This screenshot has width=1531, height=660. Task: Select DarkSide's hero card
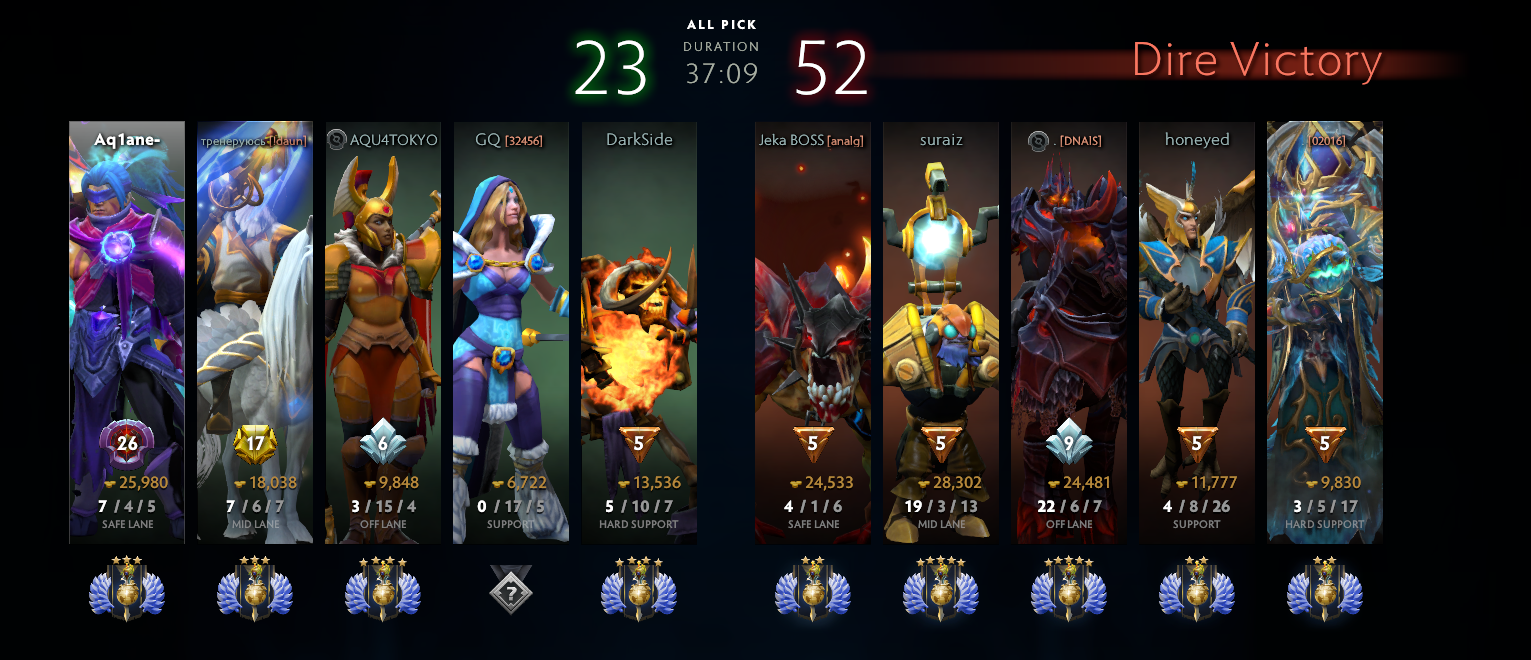[x=639, y=332]
